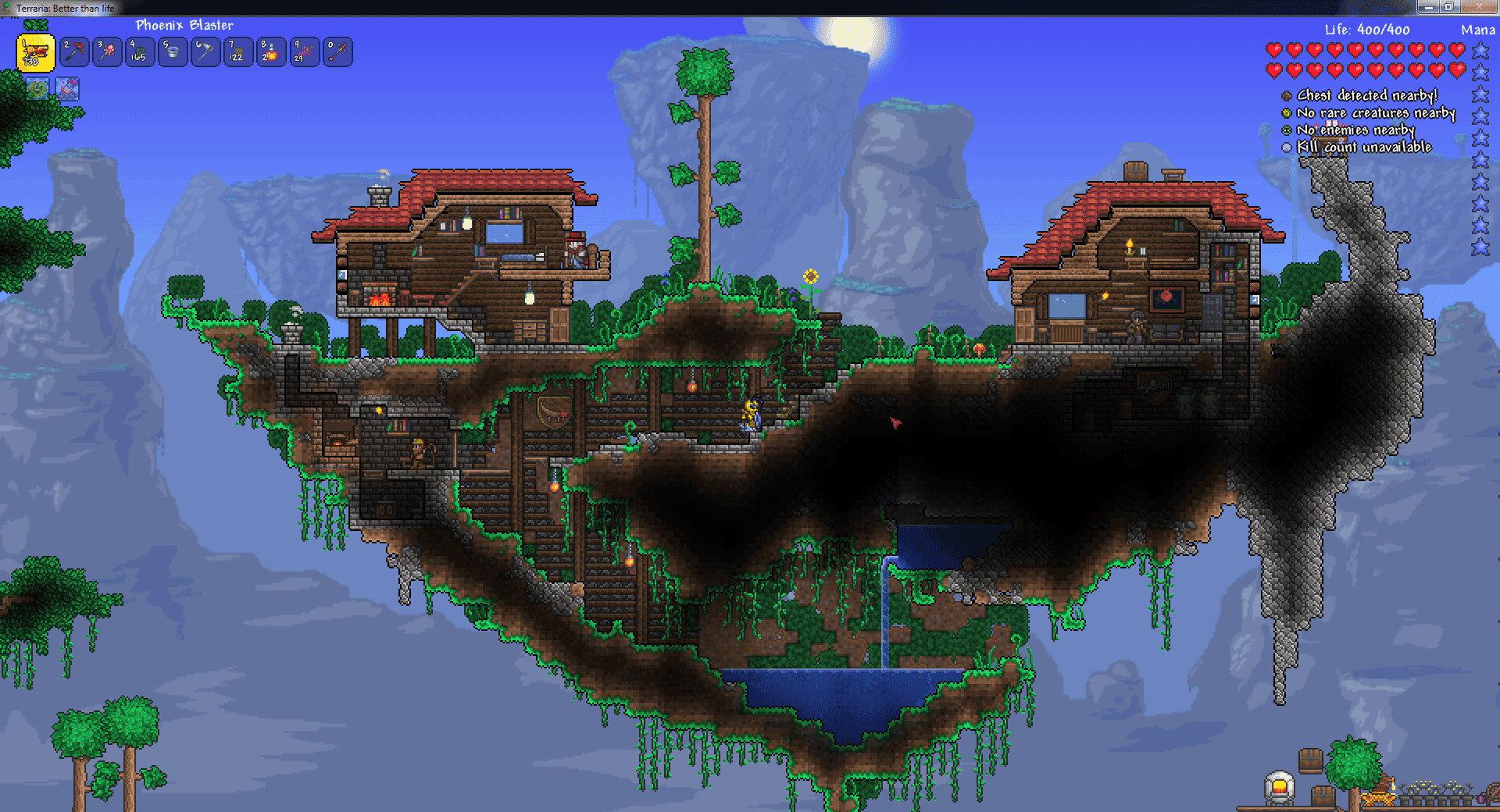Click the Tally Counter kill count icon
The image size is (1500, 812).
click(x=1285, y=148)
